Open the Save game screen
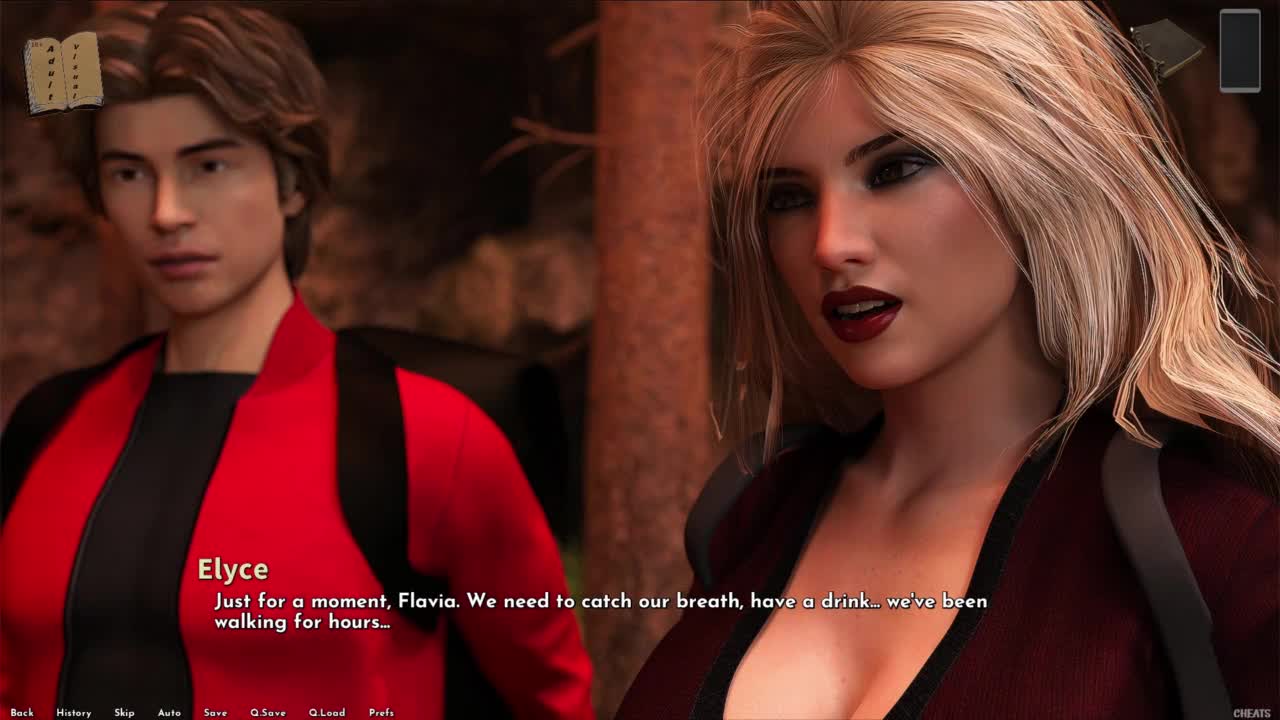The width and height of the screenshot is (1280, 720). point(215,713)
